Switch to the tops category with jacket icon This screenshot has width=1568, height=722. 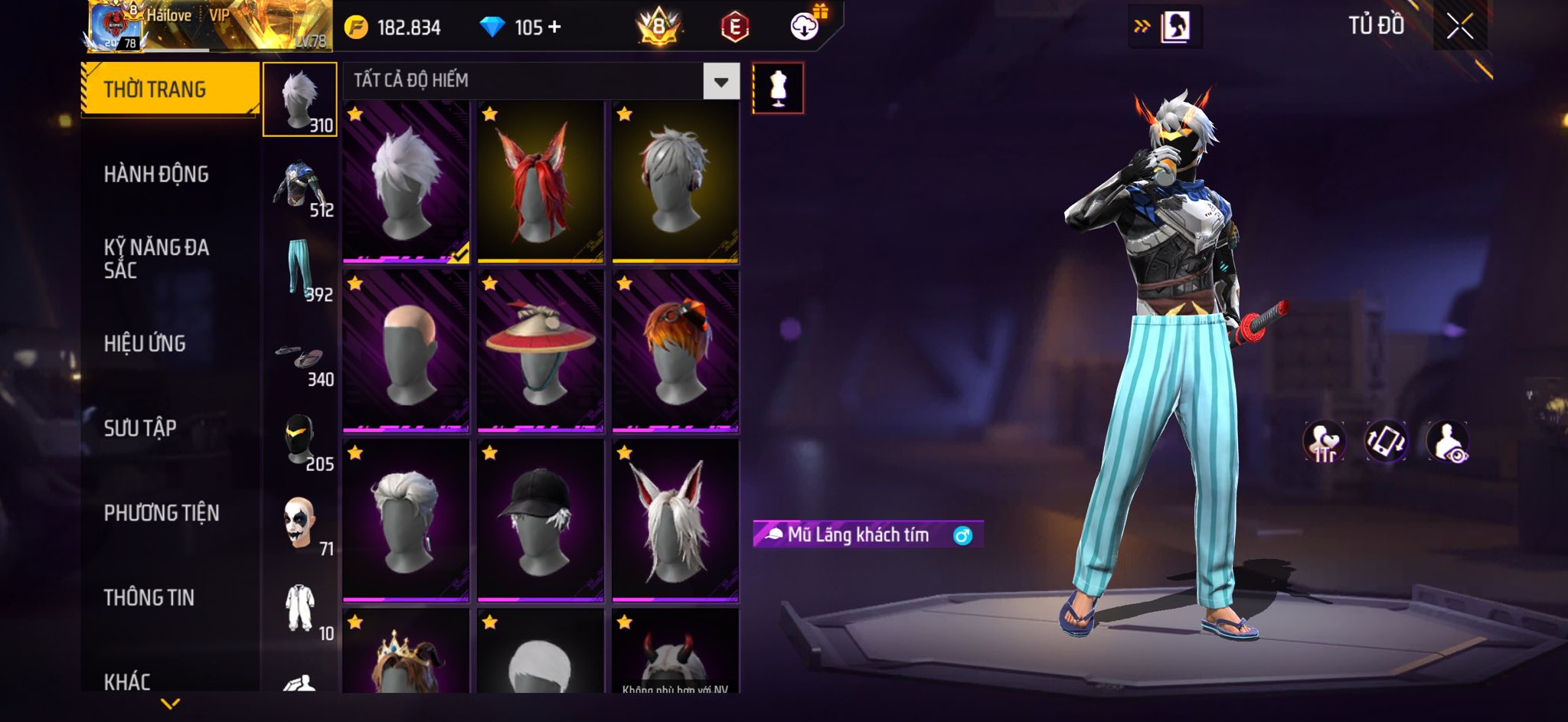pyautogui.click(x=300, y=188)
